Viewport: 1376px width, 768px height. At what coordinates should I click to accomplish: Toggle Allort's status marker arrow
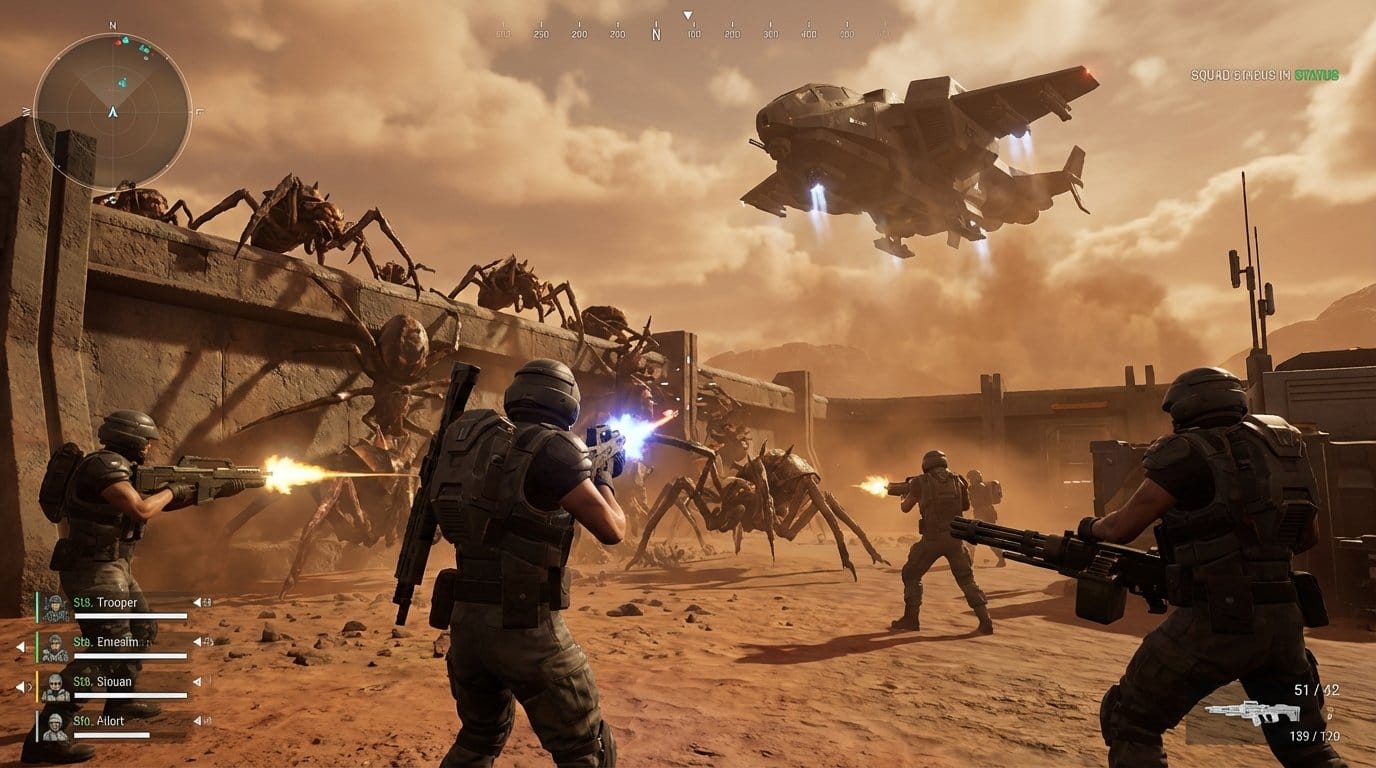(197, 720)
